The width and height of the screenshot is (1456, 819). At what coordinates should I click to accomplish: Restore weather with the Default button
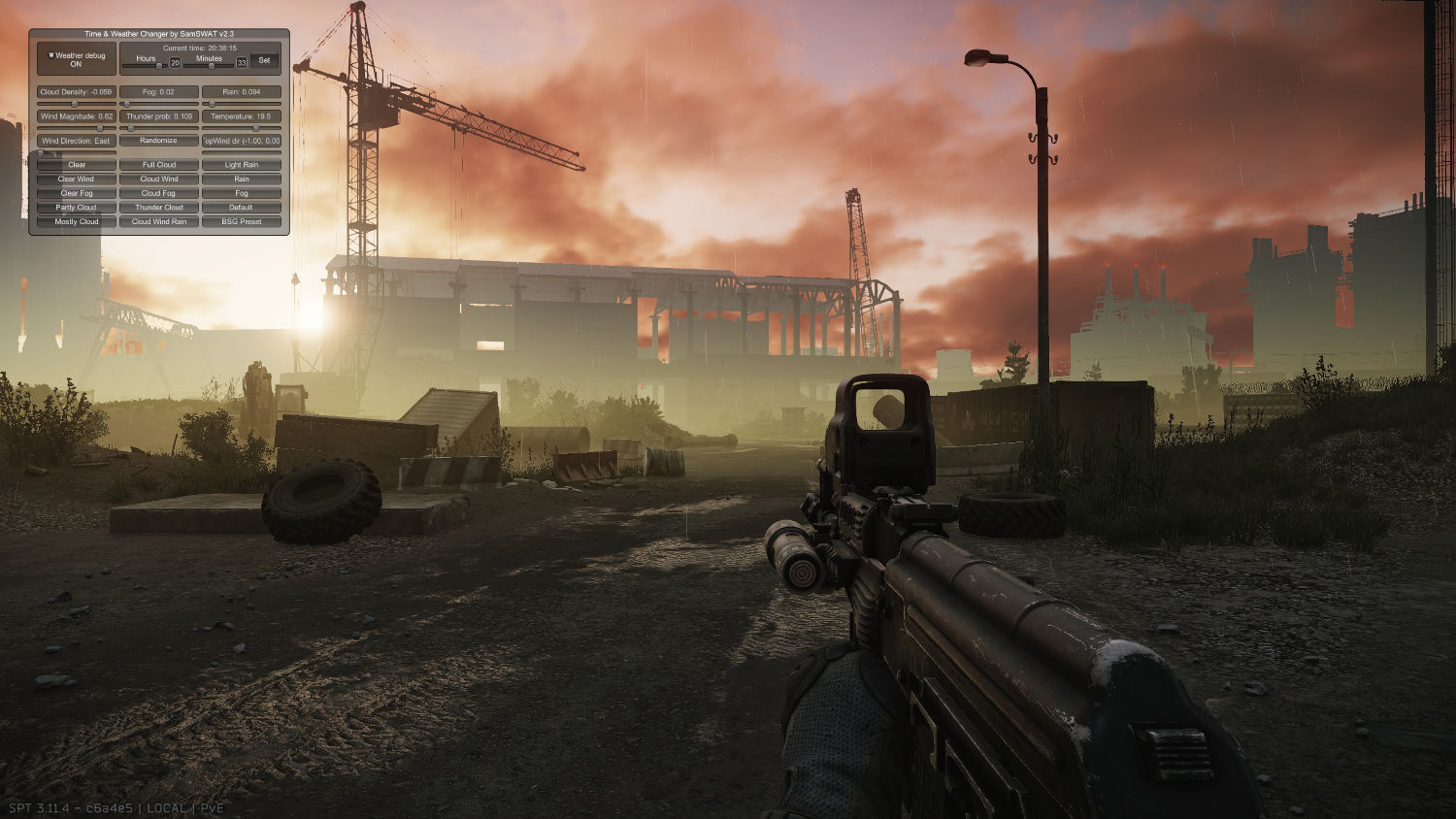[x=241, y=207]
